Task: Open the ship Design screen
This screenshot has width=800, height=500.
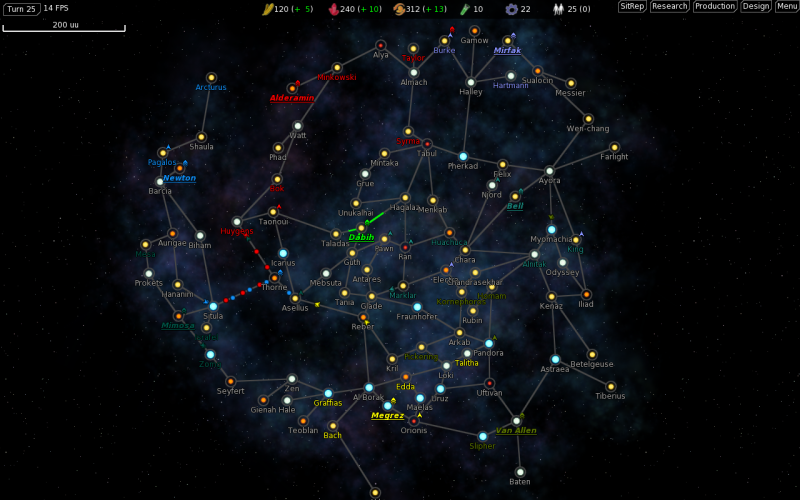Action: pyautogui.click(x=756, y=6)
